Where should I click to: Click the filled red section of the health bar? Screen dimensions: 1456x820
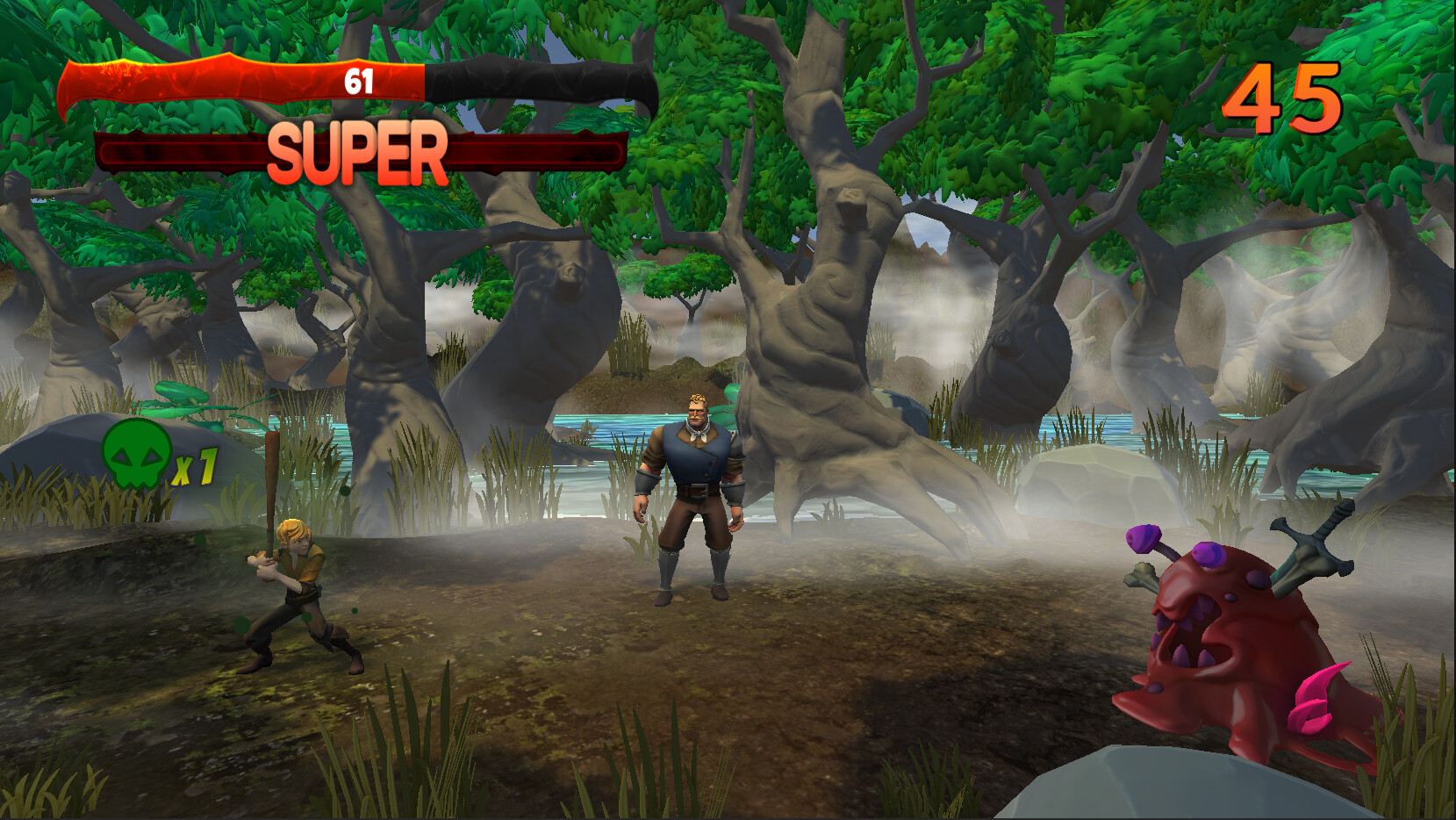pyautogui.click(x=219, y=83)
